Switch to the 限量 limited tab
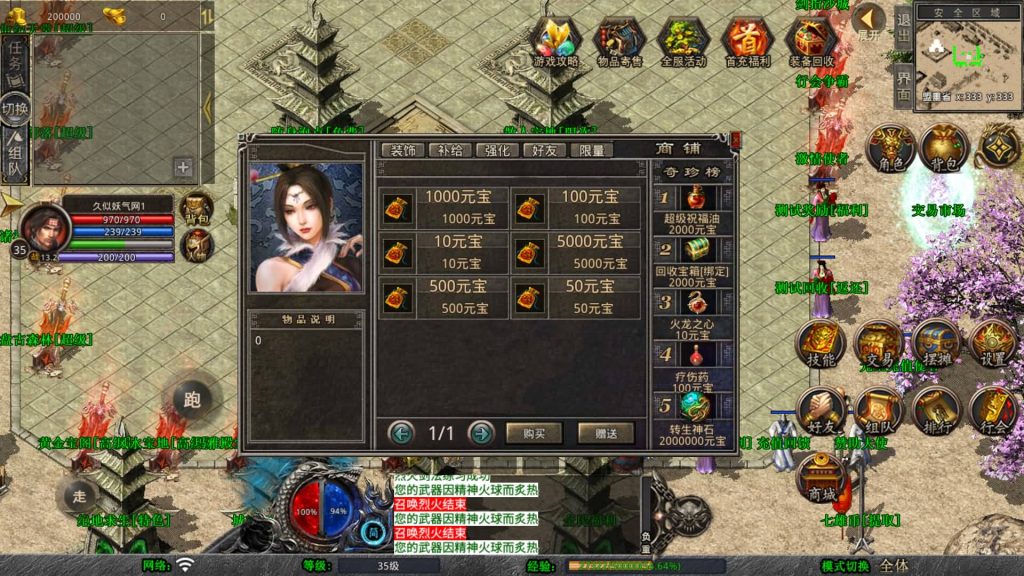Viewport: 1024px width, 576px height. [592, 150]
